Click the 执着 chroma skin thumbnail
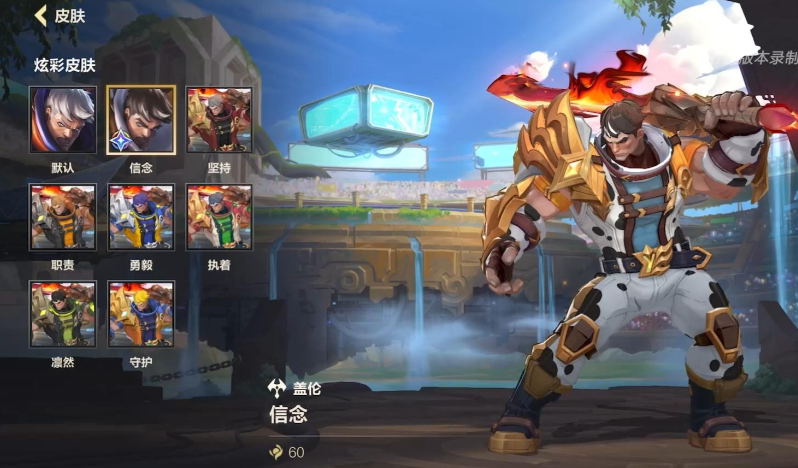The image size is (798, 468). pyautogui.click(x=219, y=217)
